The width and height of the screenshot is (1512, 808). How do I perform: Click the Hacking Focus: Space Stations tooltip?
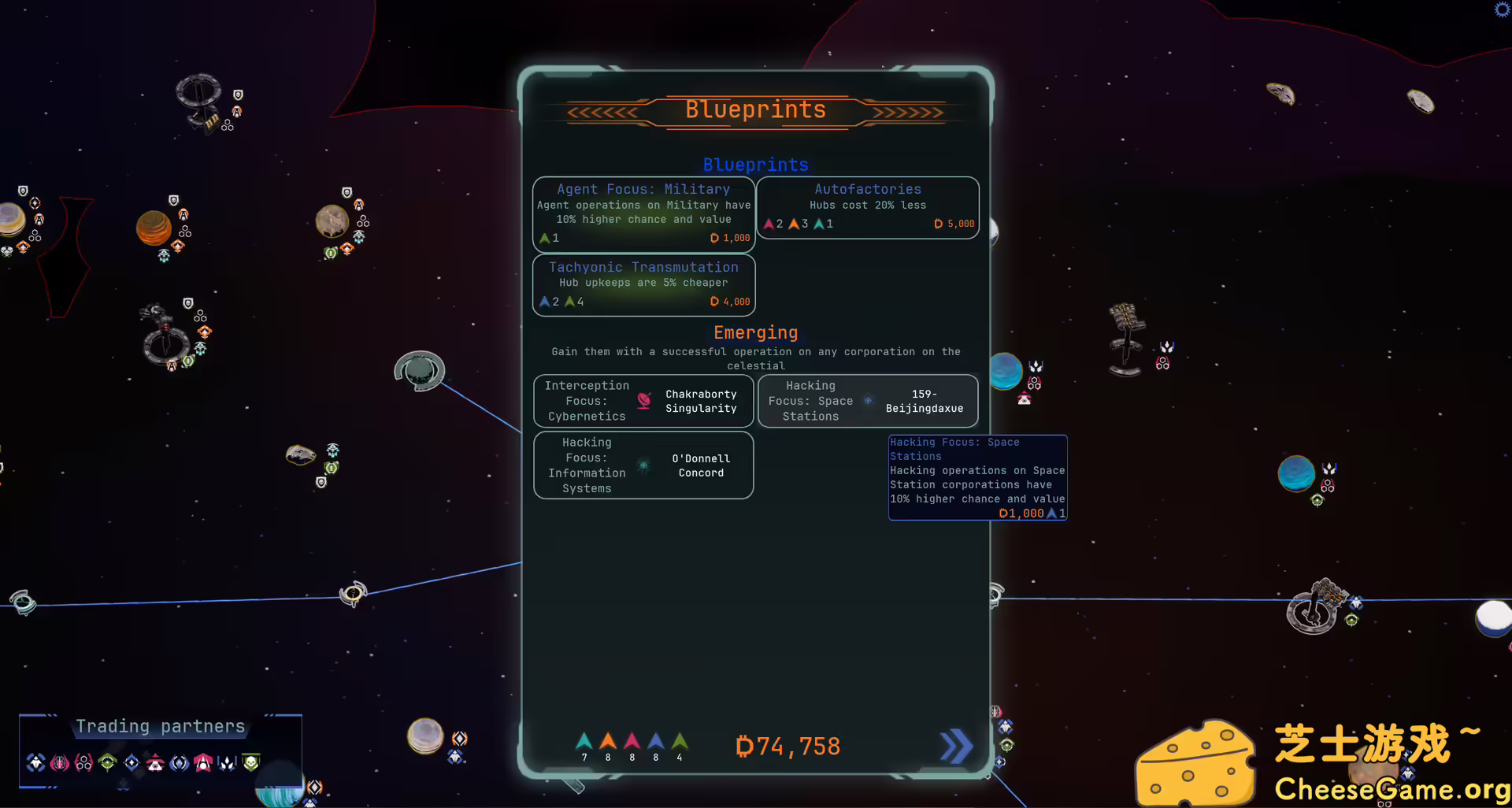(x=977, y=476)
